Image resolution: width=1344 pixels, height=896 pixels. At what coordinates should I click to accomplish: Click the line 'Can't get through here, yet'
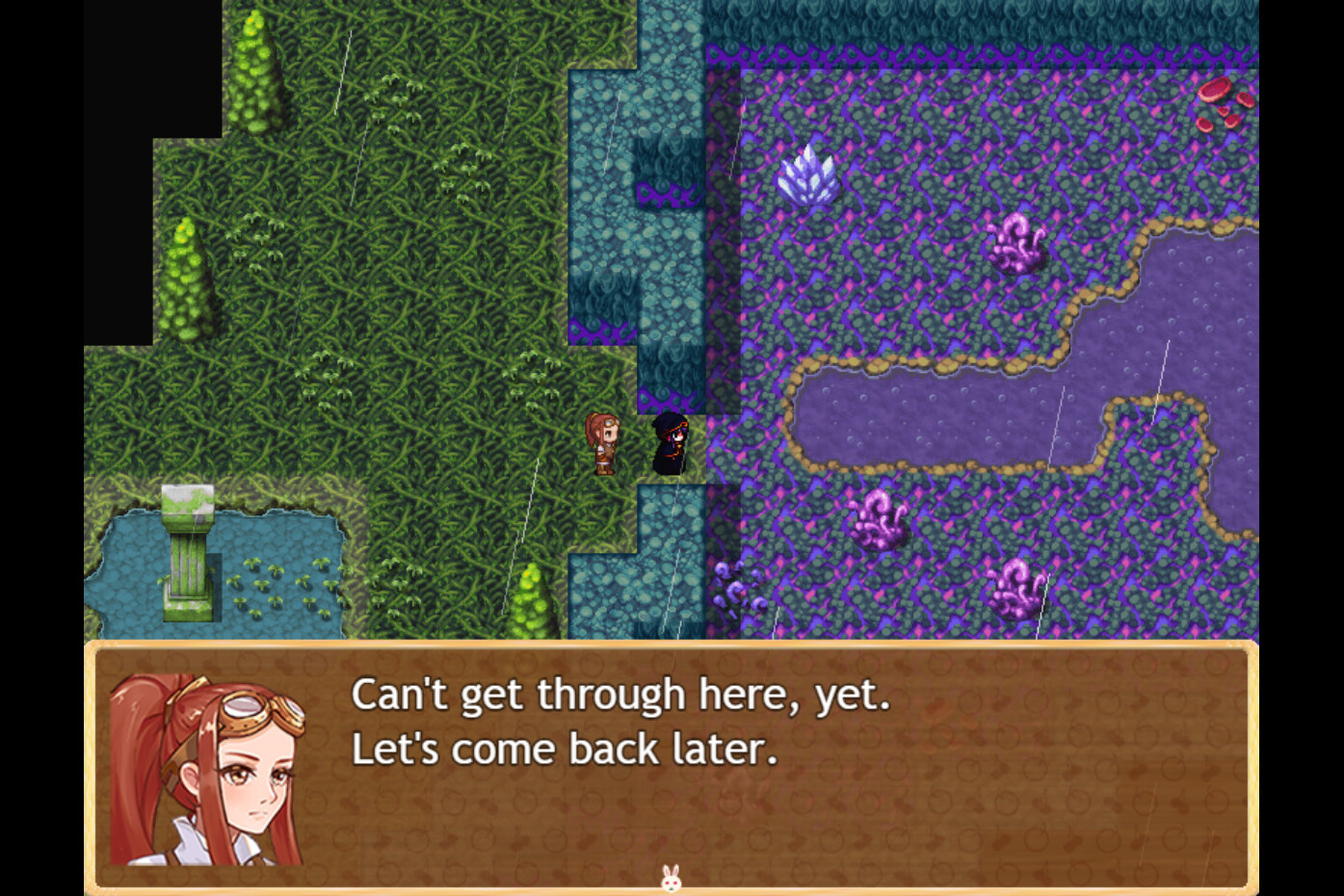[x=621, y=694]
